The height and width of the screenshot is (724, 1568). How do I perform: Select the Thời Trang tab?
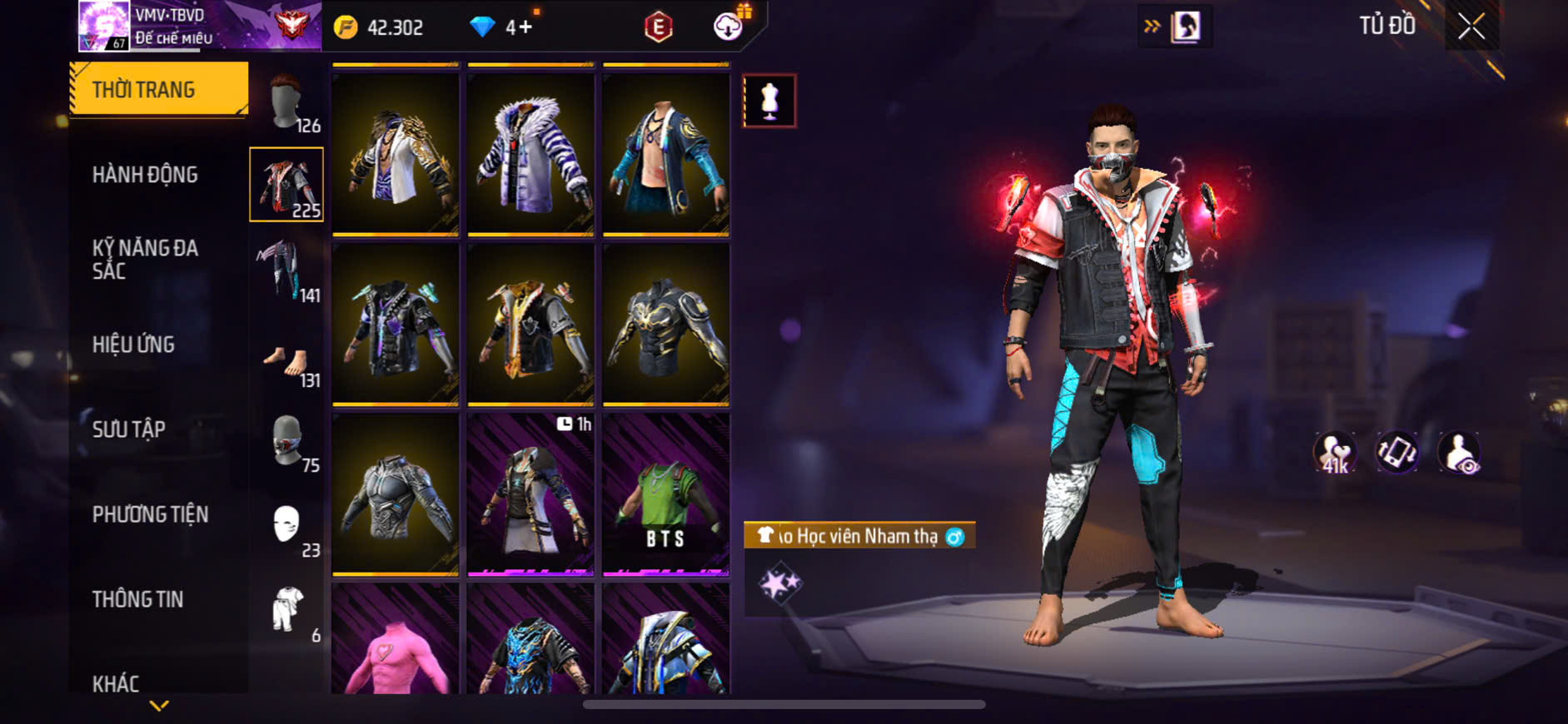[159, 89]
